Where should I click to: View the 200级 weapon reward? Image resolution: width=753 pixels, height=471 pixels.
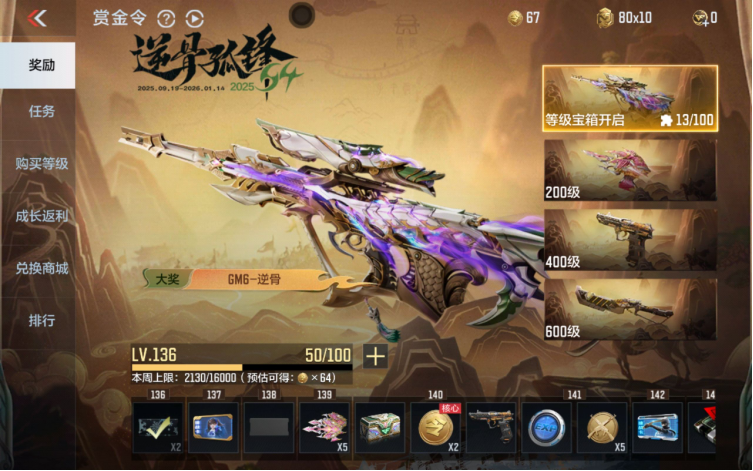point(630,170)
